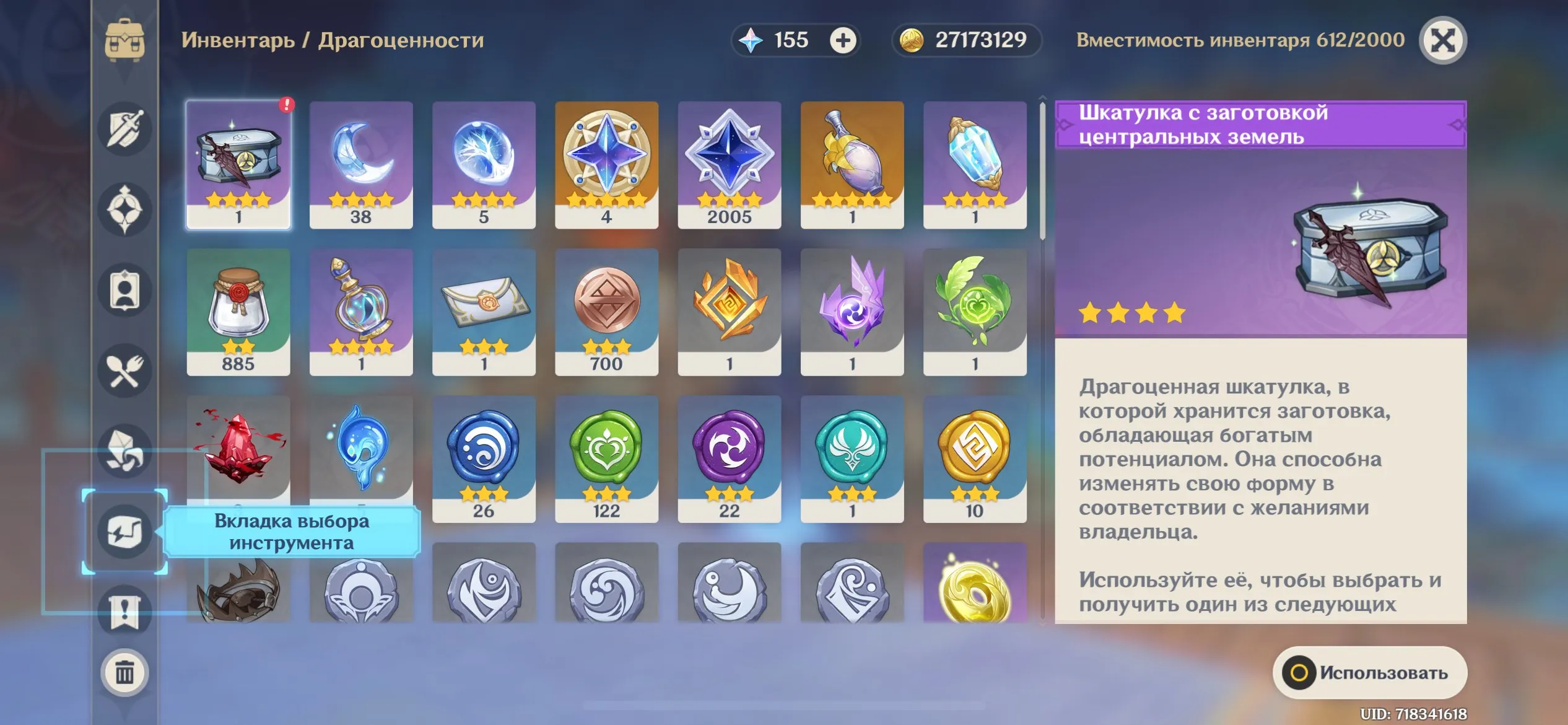This screenshot has width=1568, height=725.
Task: Pick the sealed jar stack of 885
Action: click(238, 312)
